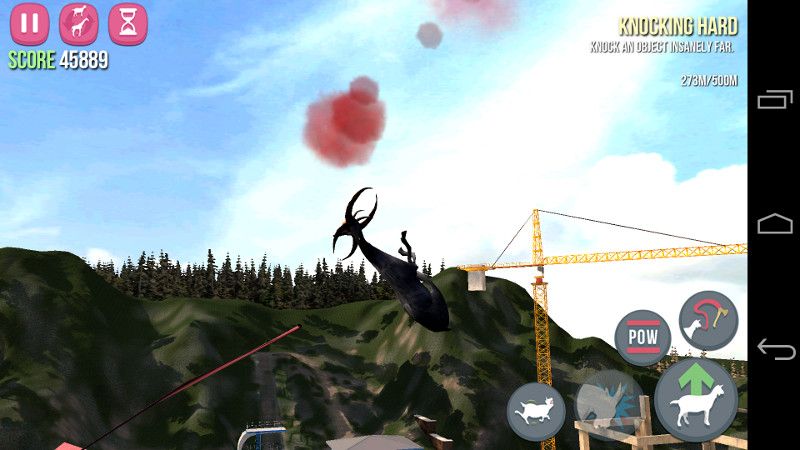Tap the Android back navigation button
Viewport: 800px width, 450px height.
[x=775, y=349]
